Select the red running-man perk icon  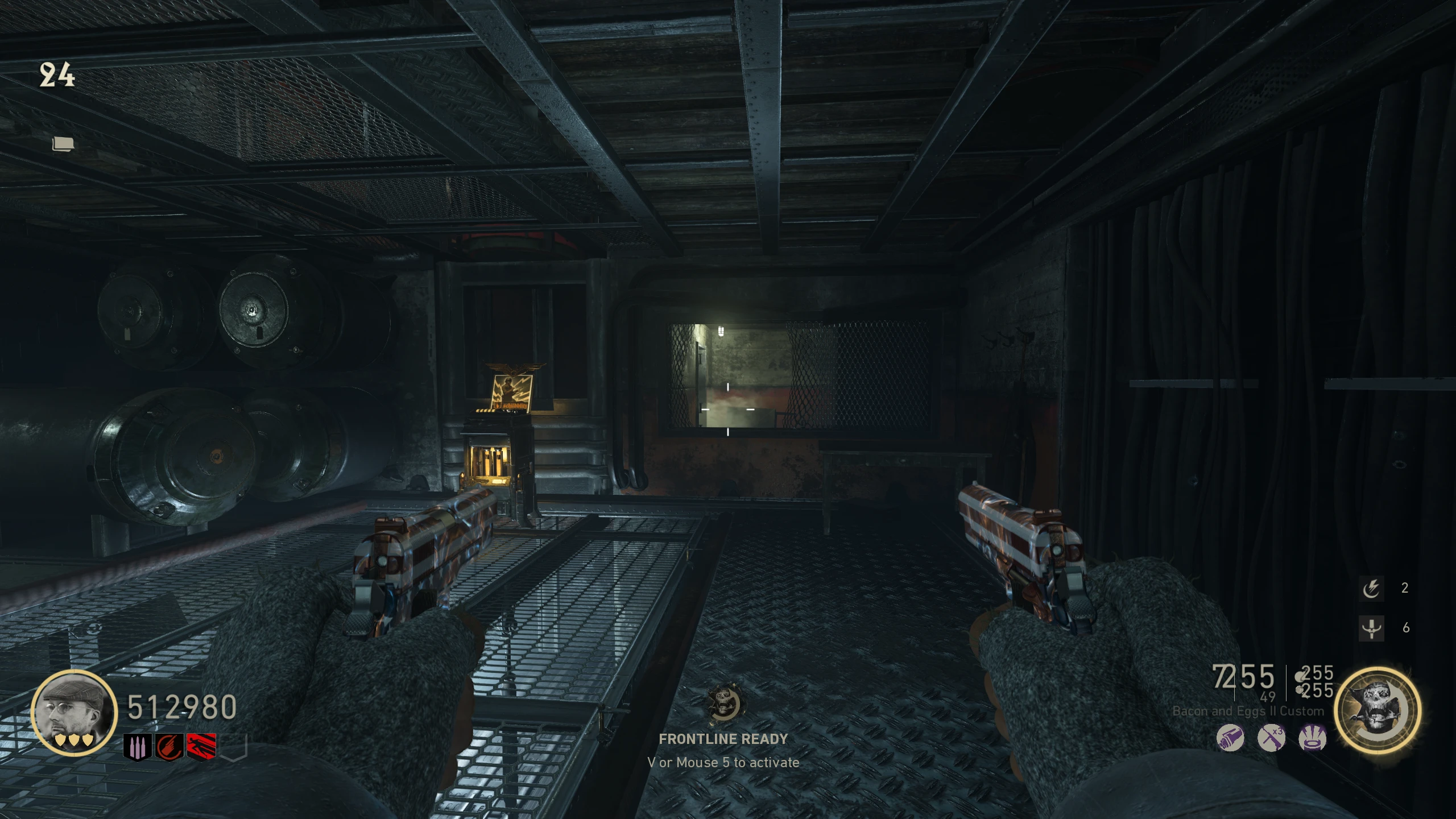coord(201,746)
